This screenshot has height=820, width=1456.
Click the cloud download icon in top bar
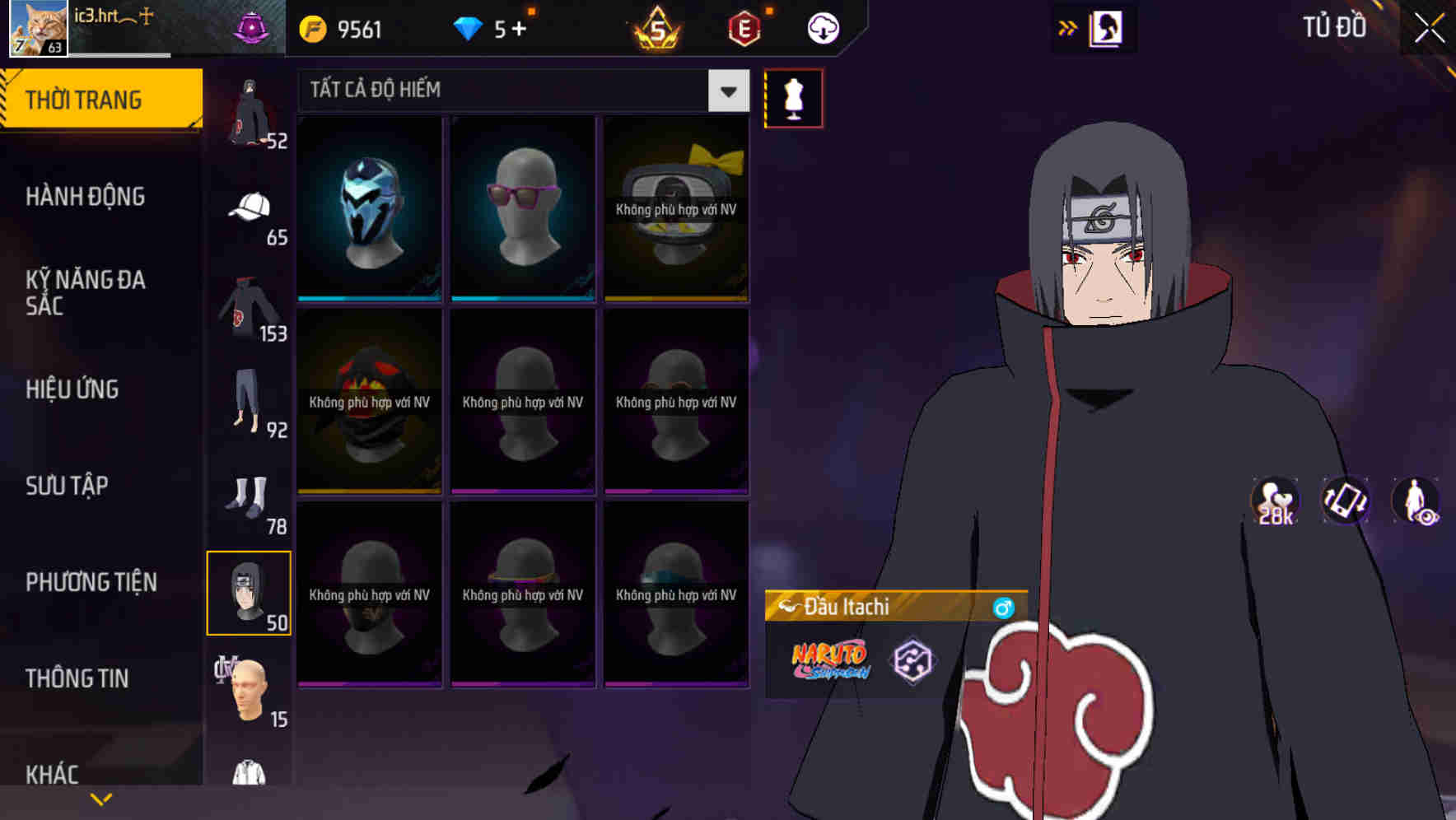click(x=823, y=27)
